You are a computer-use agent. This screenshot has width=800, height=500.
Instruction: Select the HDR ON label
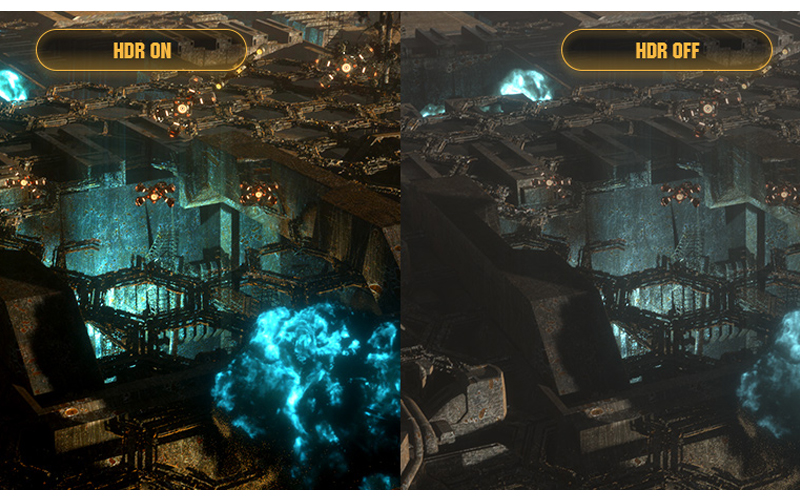point(141,50)
